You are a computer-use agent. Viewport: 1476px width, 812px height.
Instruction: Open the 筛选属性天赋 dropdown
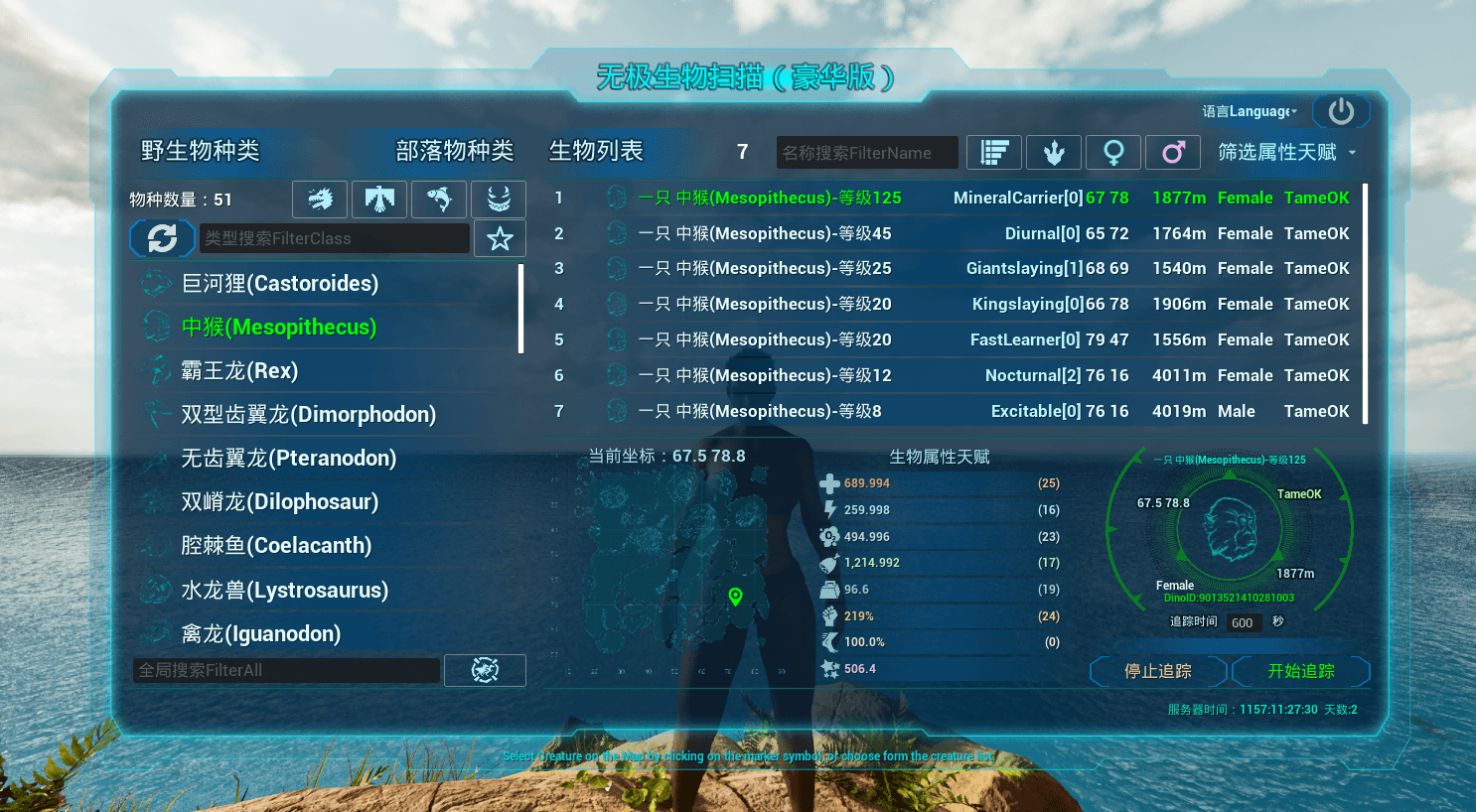click(x=1286, y=152)
